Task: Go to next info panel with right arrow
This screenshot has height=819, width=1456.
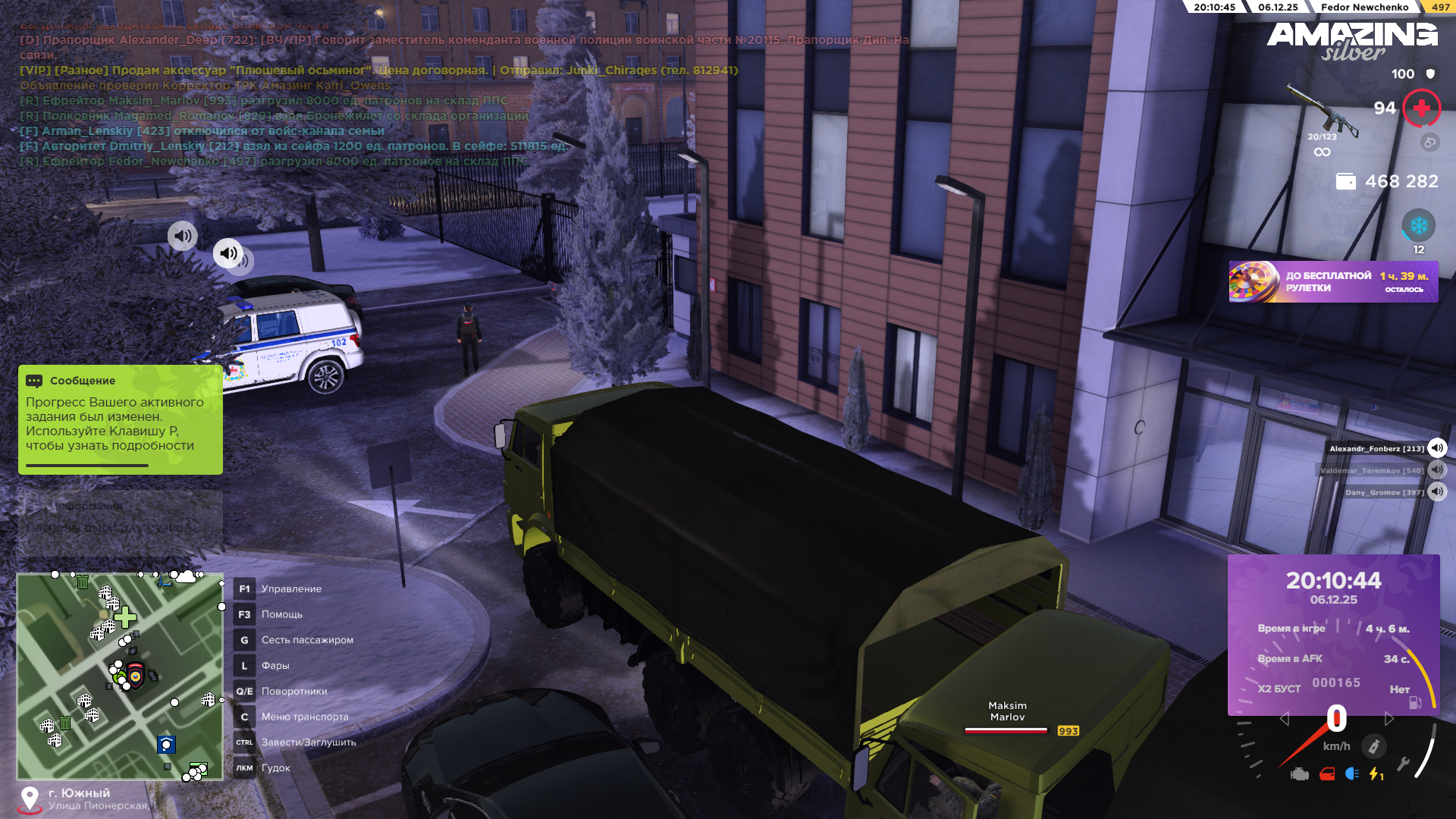Action: (x=1389, y=719)
